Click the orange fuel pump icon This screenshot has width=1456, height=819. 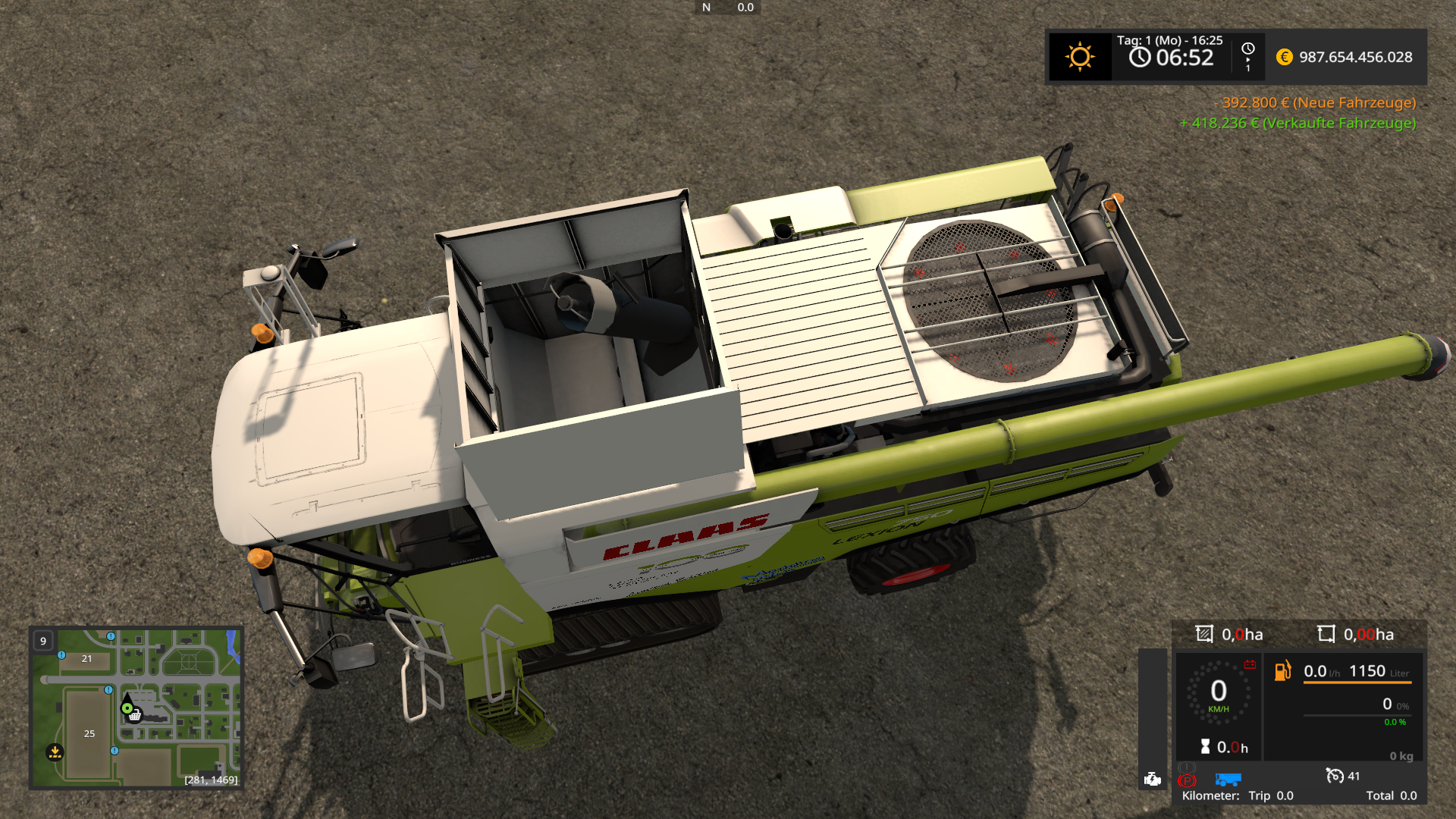pyautogui.click(x=1282, y=670)
